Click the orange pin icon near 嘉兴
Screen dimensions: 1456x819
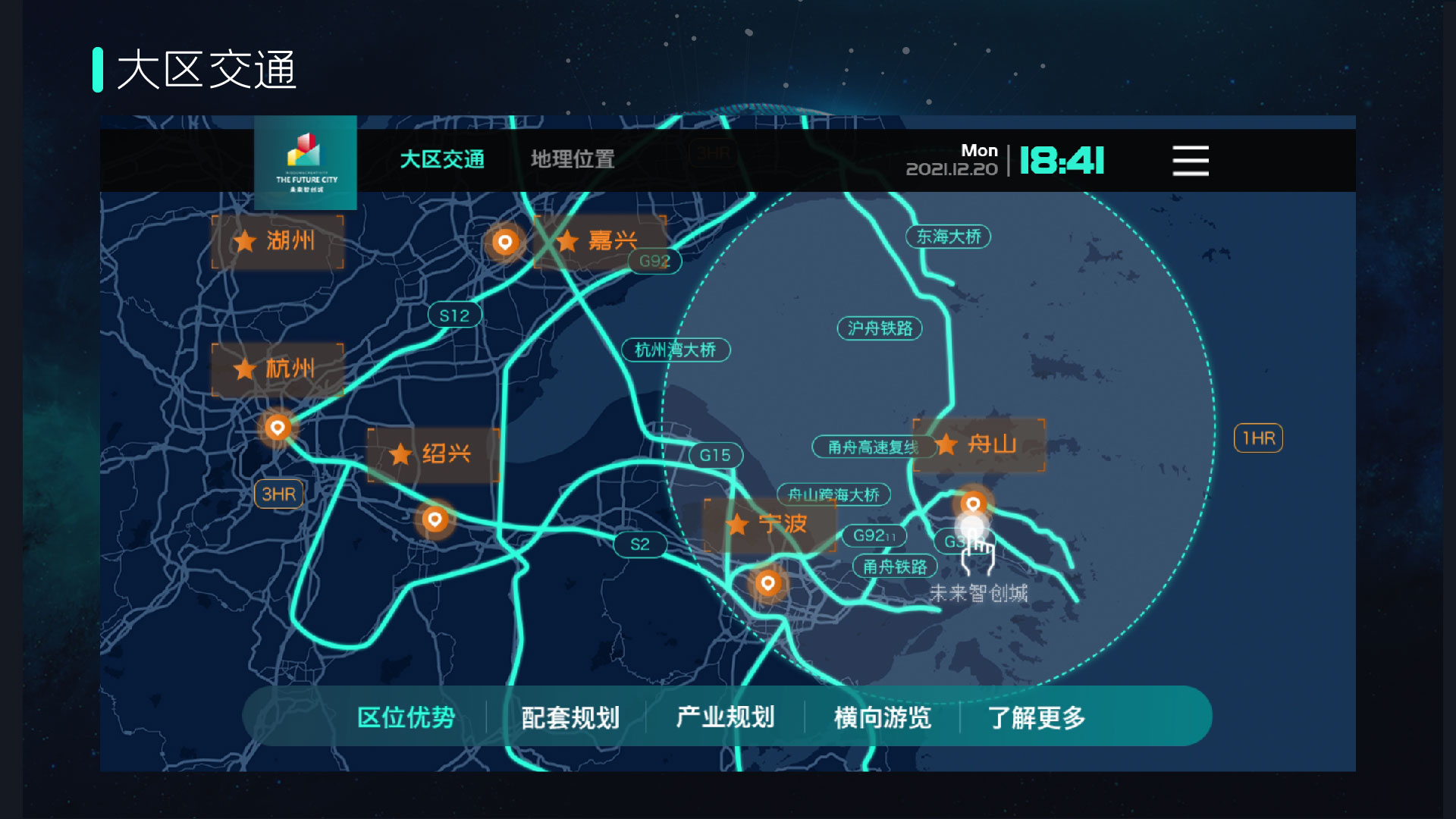504,243
